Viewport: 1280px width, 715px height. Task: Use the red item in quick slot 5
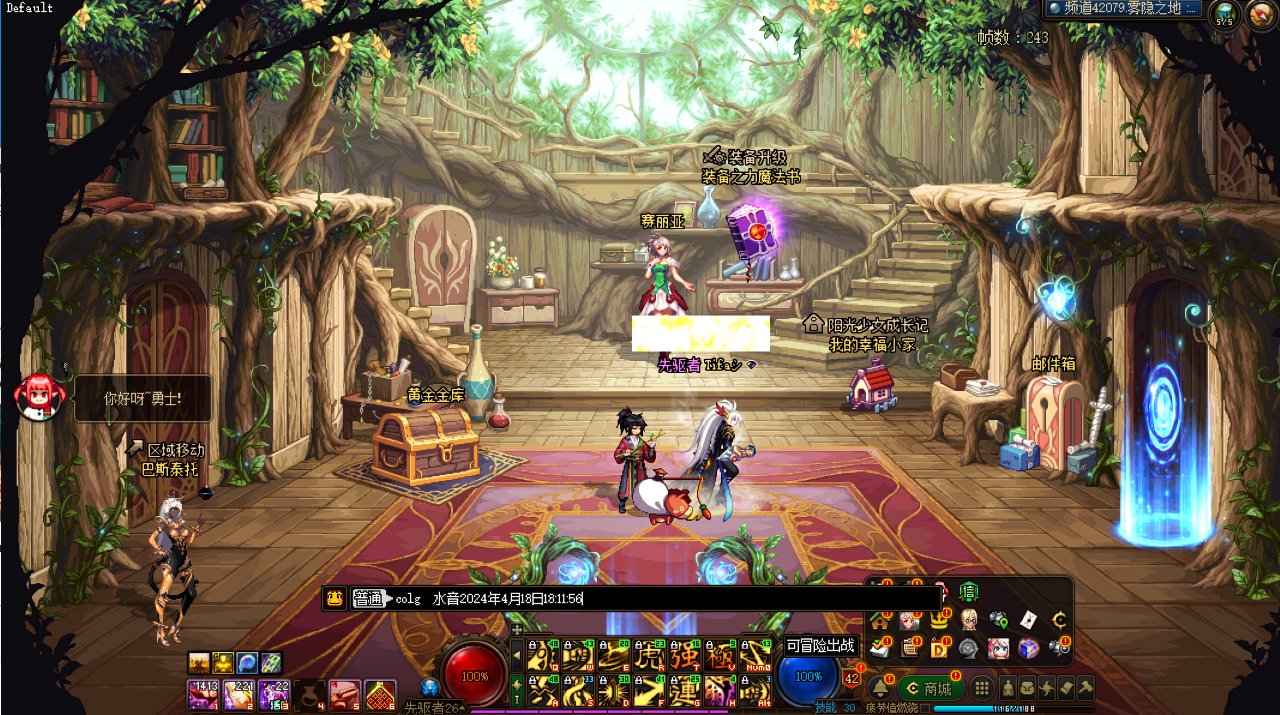[344, 694]
